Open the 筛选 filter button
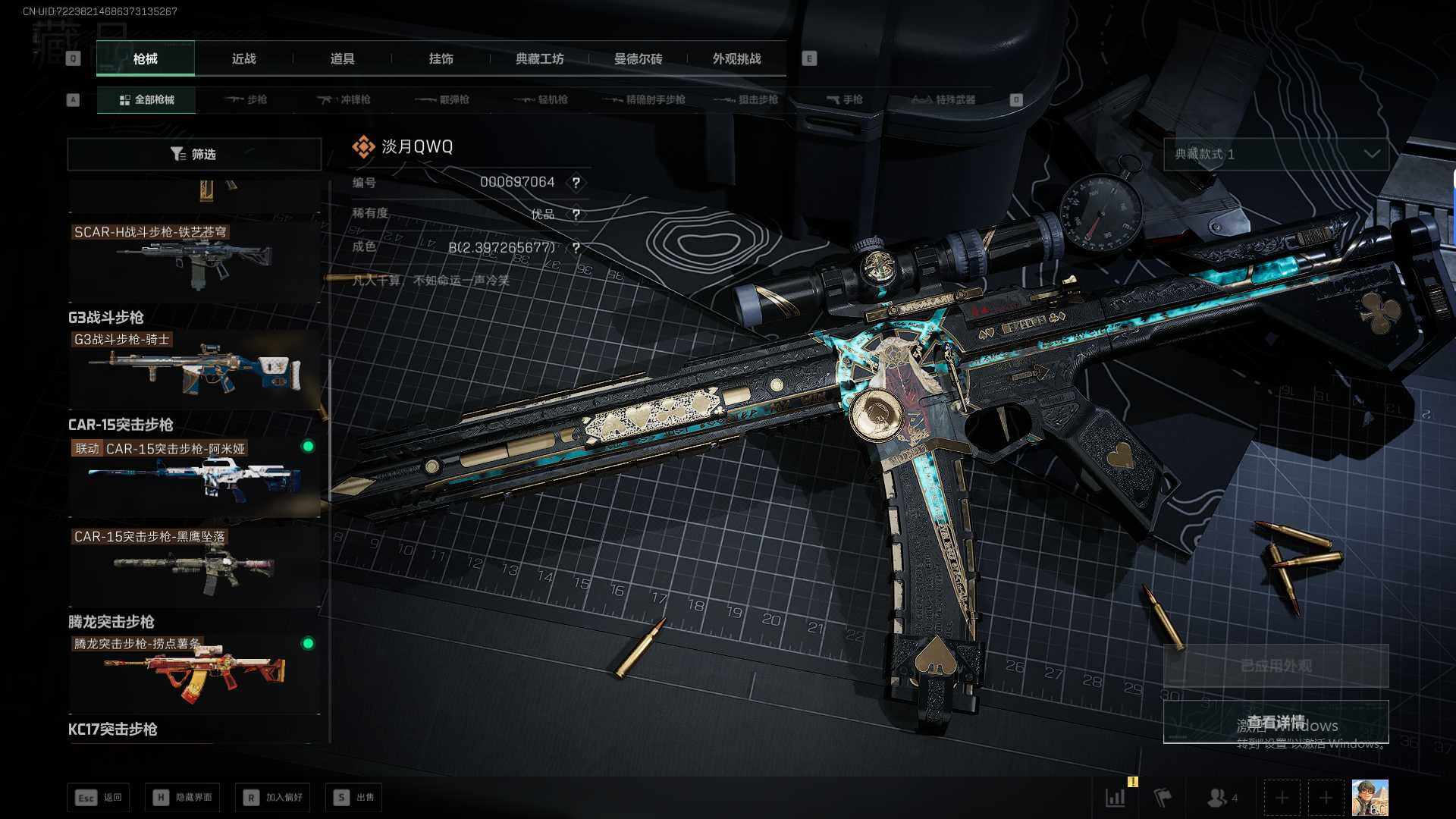The height and width of the screenshot is (819, 1456). coord(194,154)
